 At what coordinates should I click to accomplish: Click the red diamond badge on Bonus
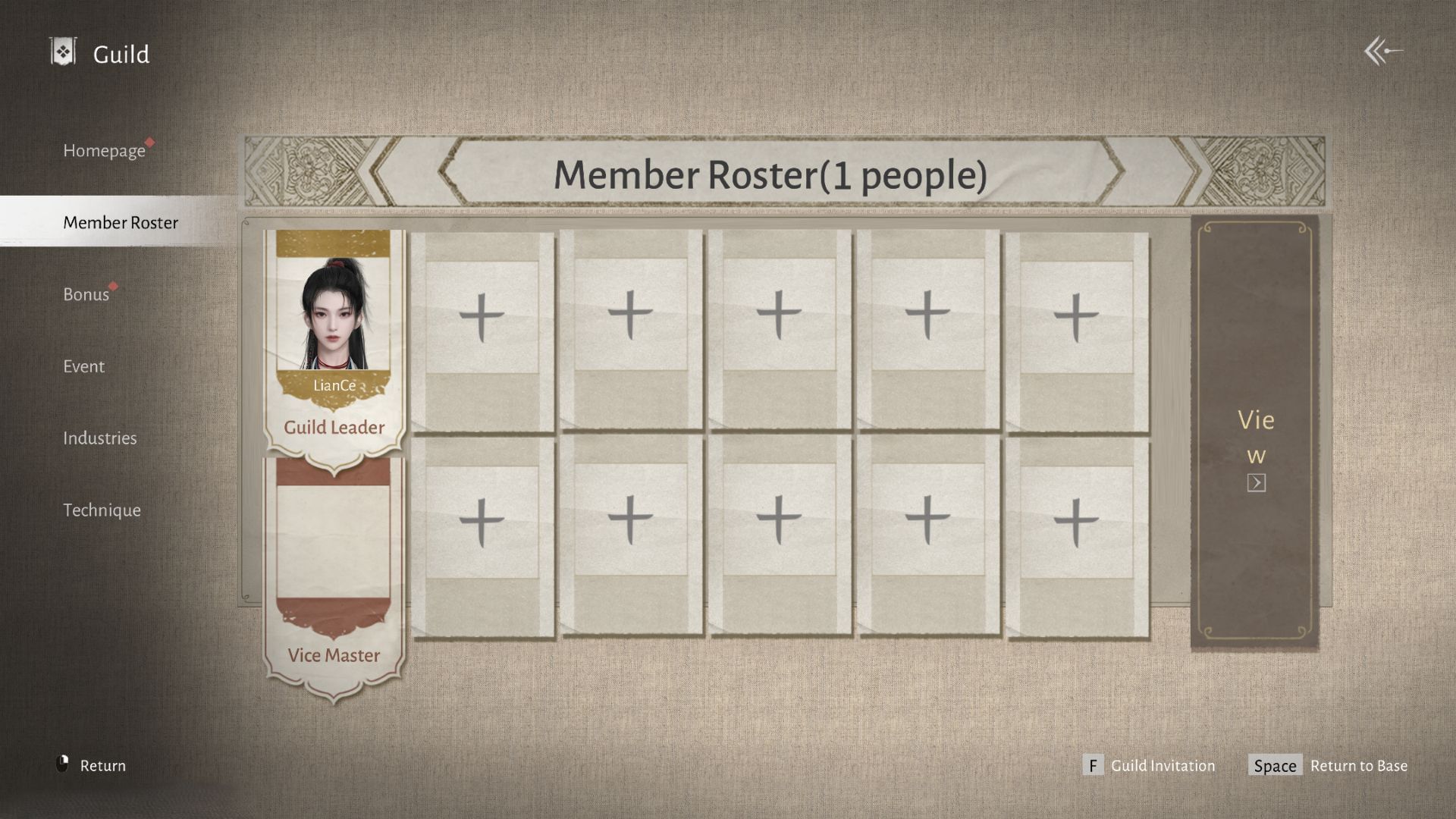114,286
